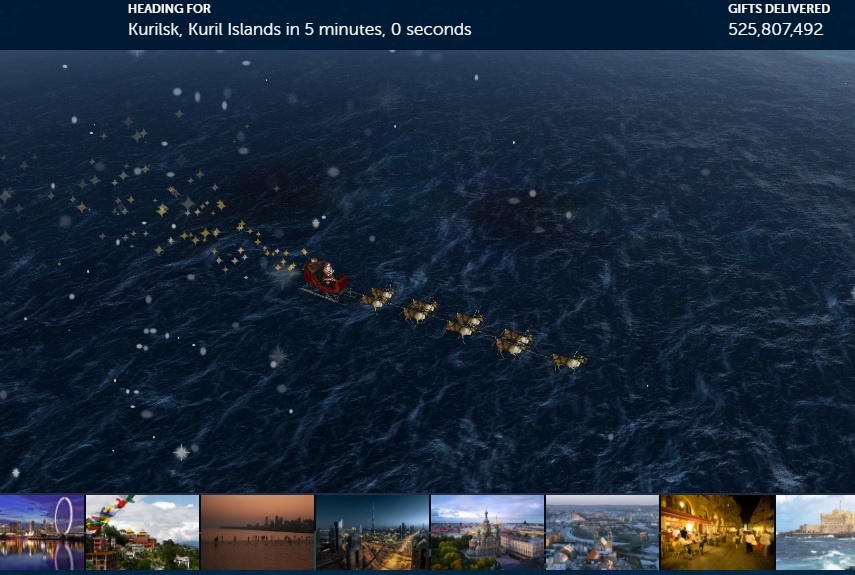Choose the onion-domed cathedral photo
This screenshot has width=855, height=575.
(x=487, y=532)
